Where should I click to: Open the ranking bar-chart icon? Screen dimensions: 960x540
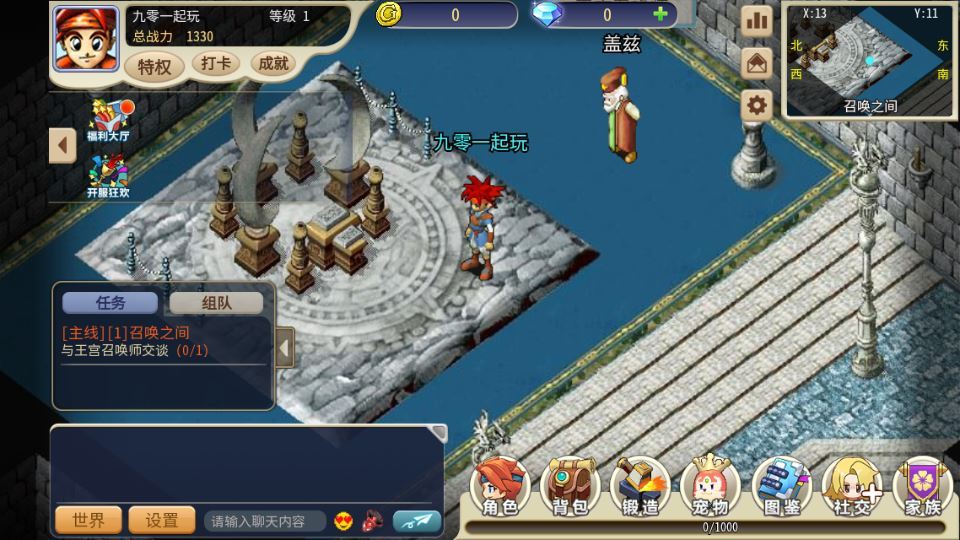click(757, 21)
